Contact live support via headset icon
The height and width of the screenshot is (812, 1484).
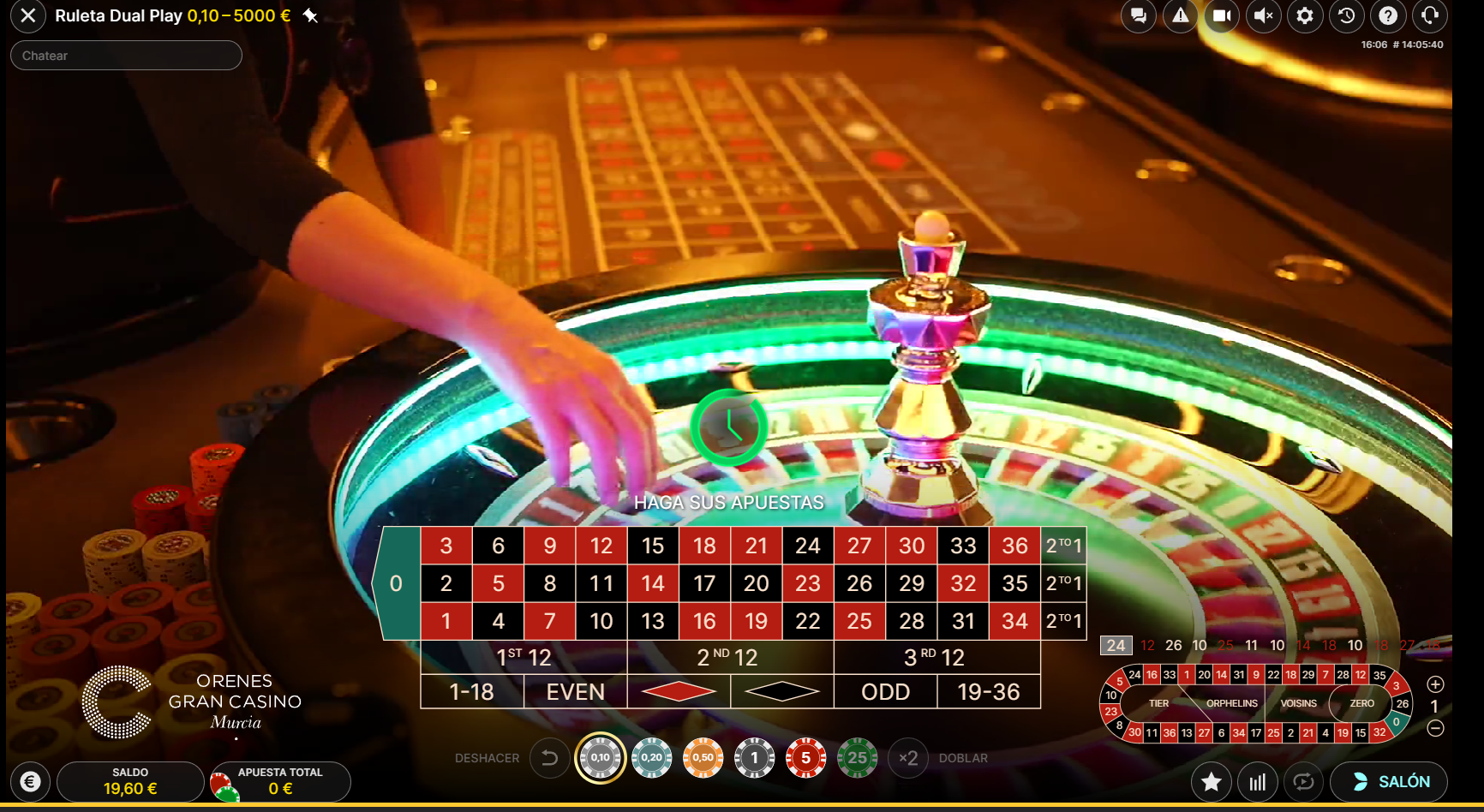pyautogui.click(x=1429, y=15)
